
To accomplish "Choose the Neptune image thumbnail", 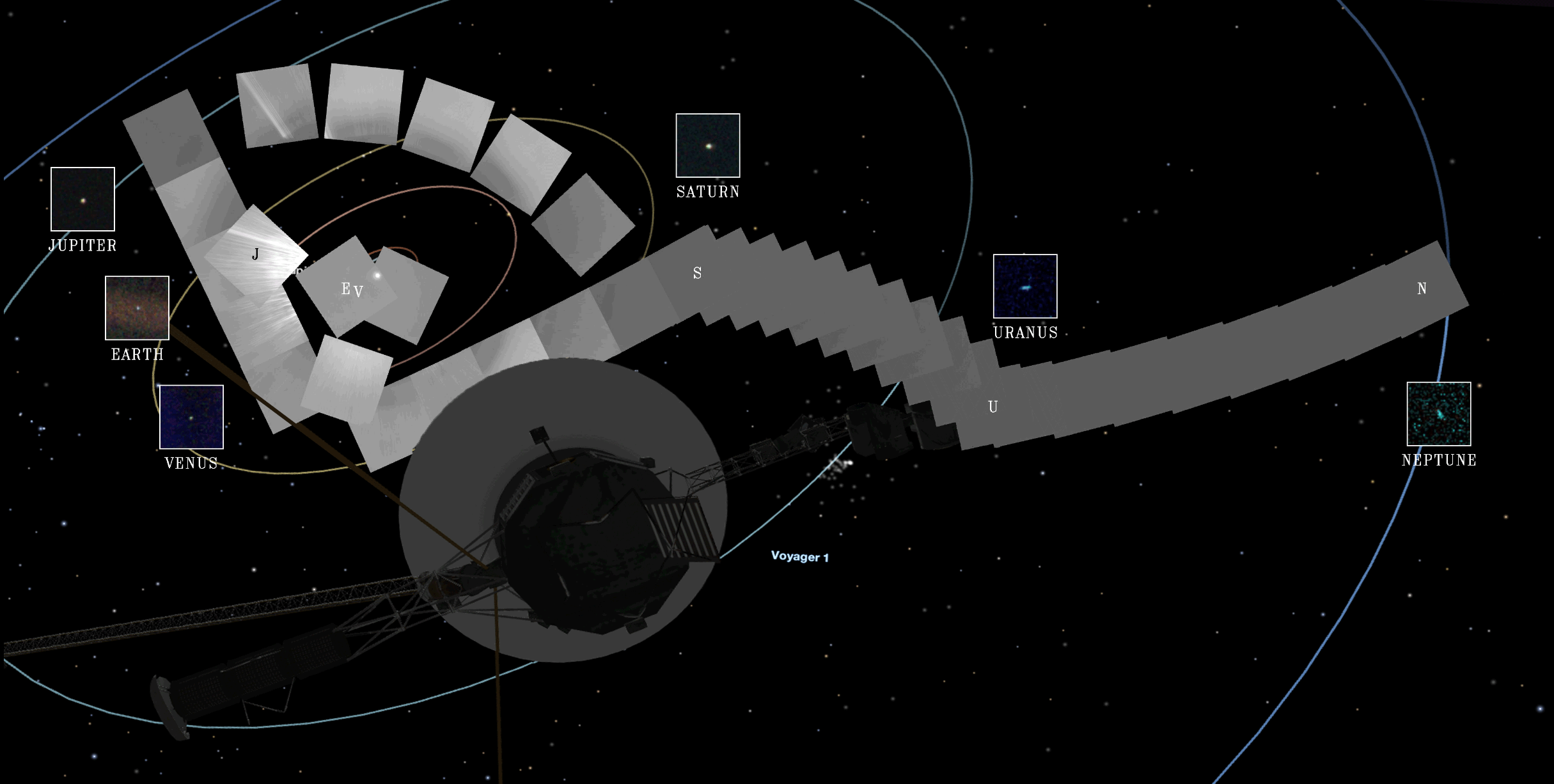I will point(1439,414).
